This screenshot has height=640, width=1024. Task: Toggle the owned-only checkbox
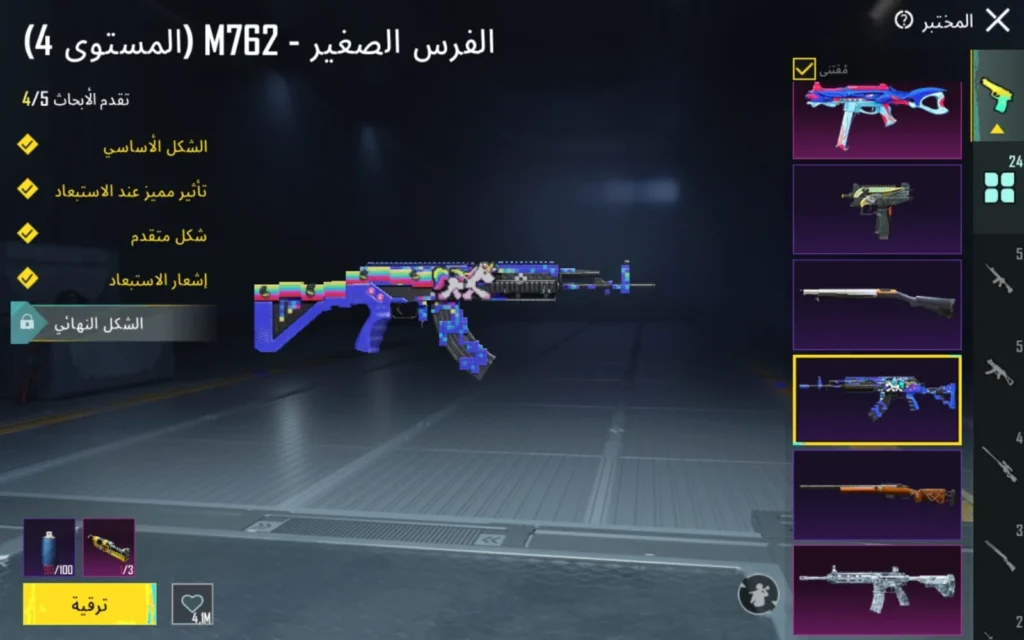click(804, 69)
